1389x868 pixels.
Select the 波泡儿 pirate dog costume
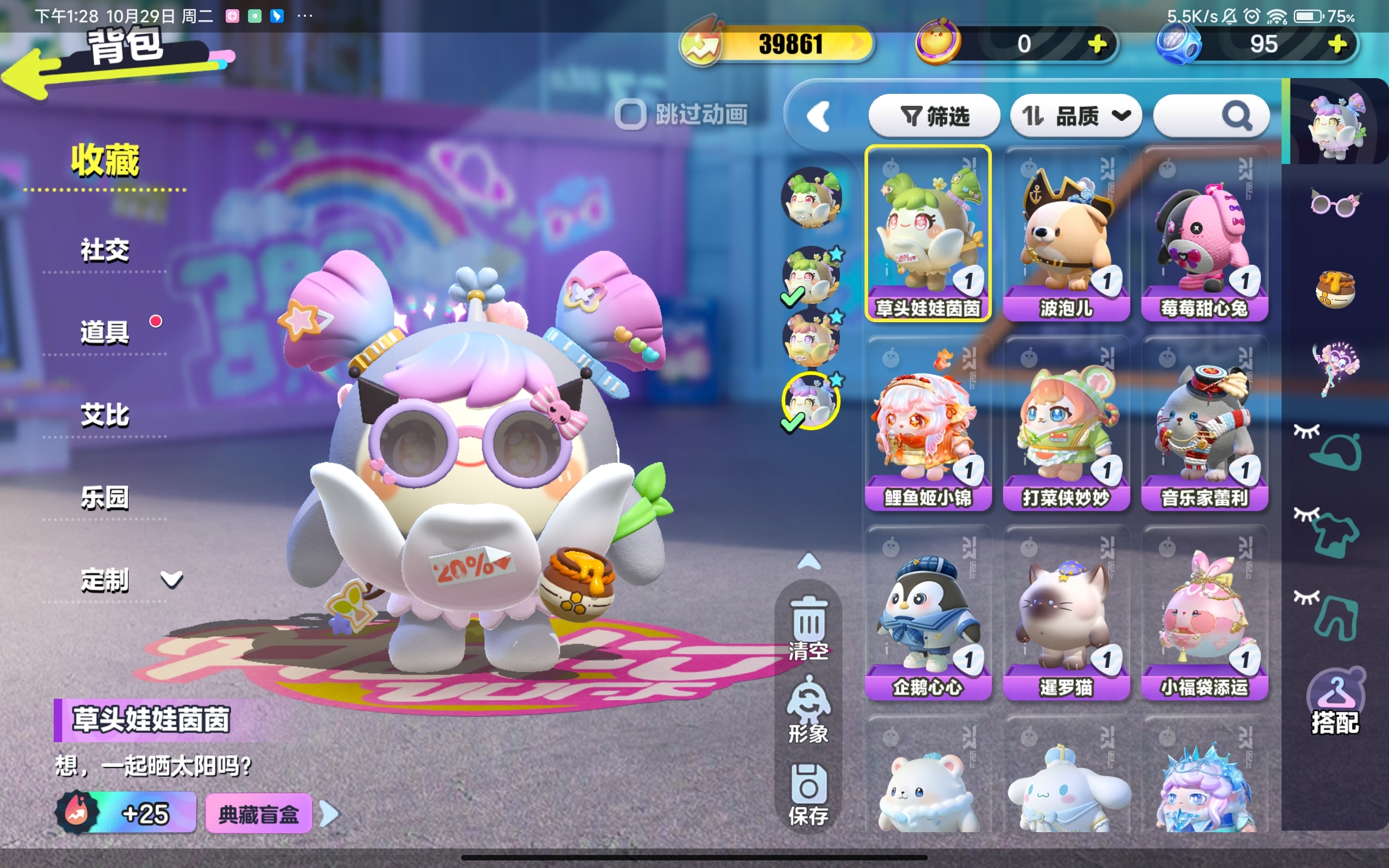(1066, 234)
